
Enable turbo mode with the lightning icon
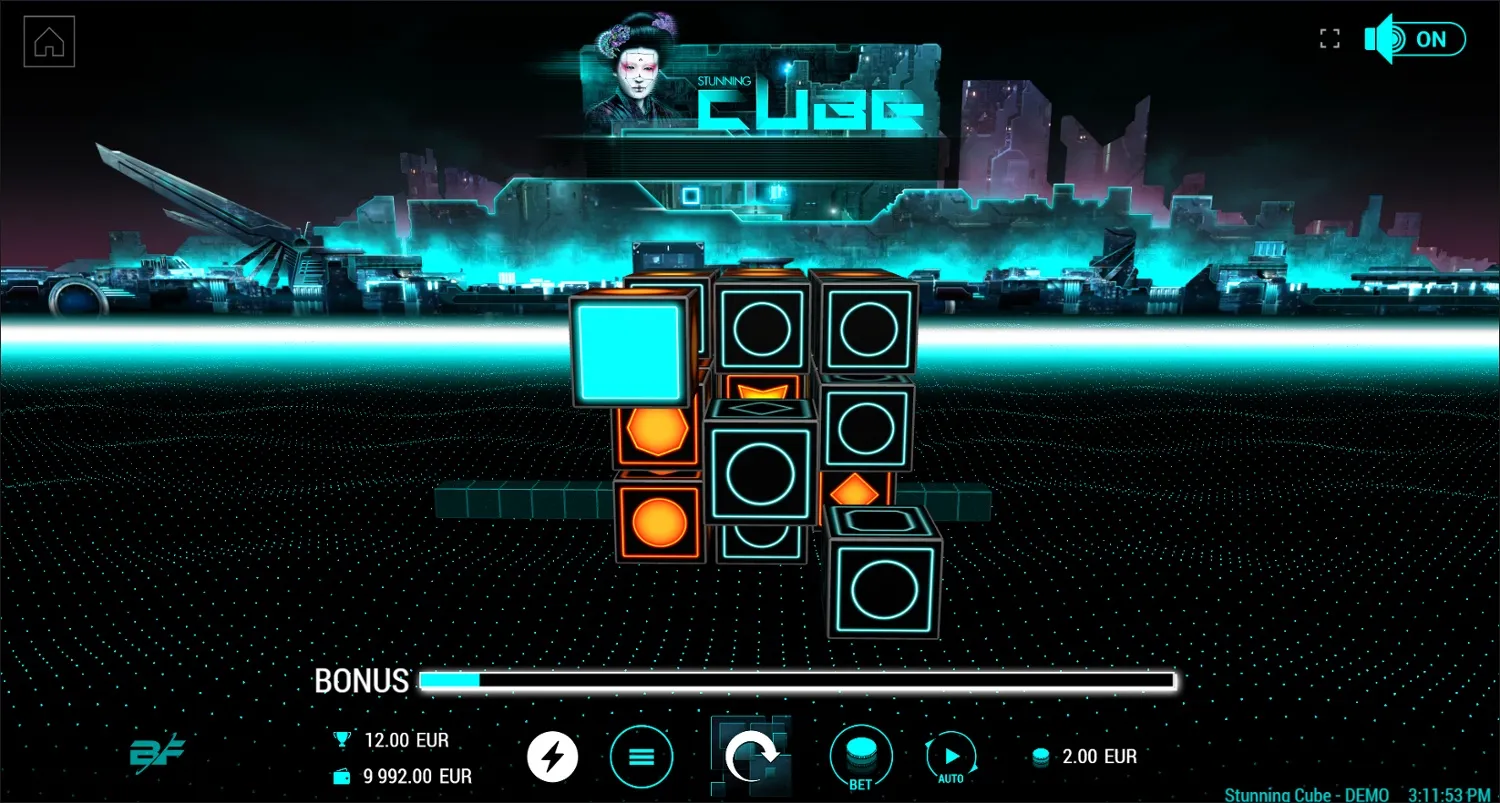(x=552, y=757)
